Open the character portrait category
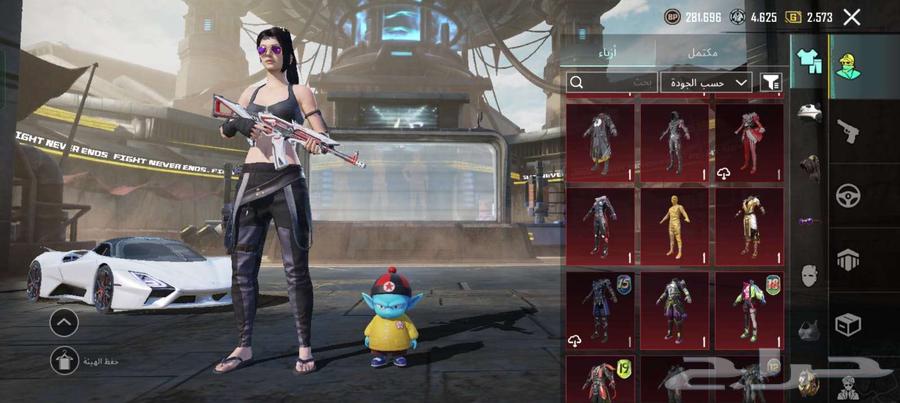The width and height of the screenshot is (900, 403). [x=849, y=67]
